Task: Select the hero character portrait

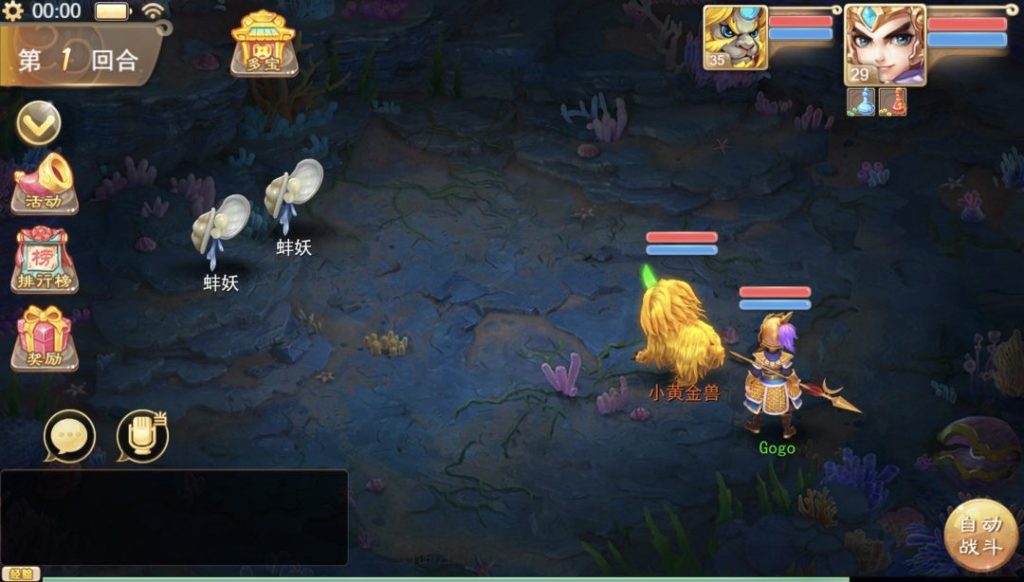Action: 884,44
